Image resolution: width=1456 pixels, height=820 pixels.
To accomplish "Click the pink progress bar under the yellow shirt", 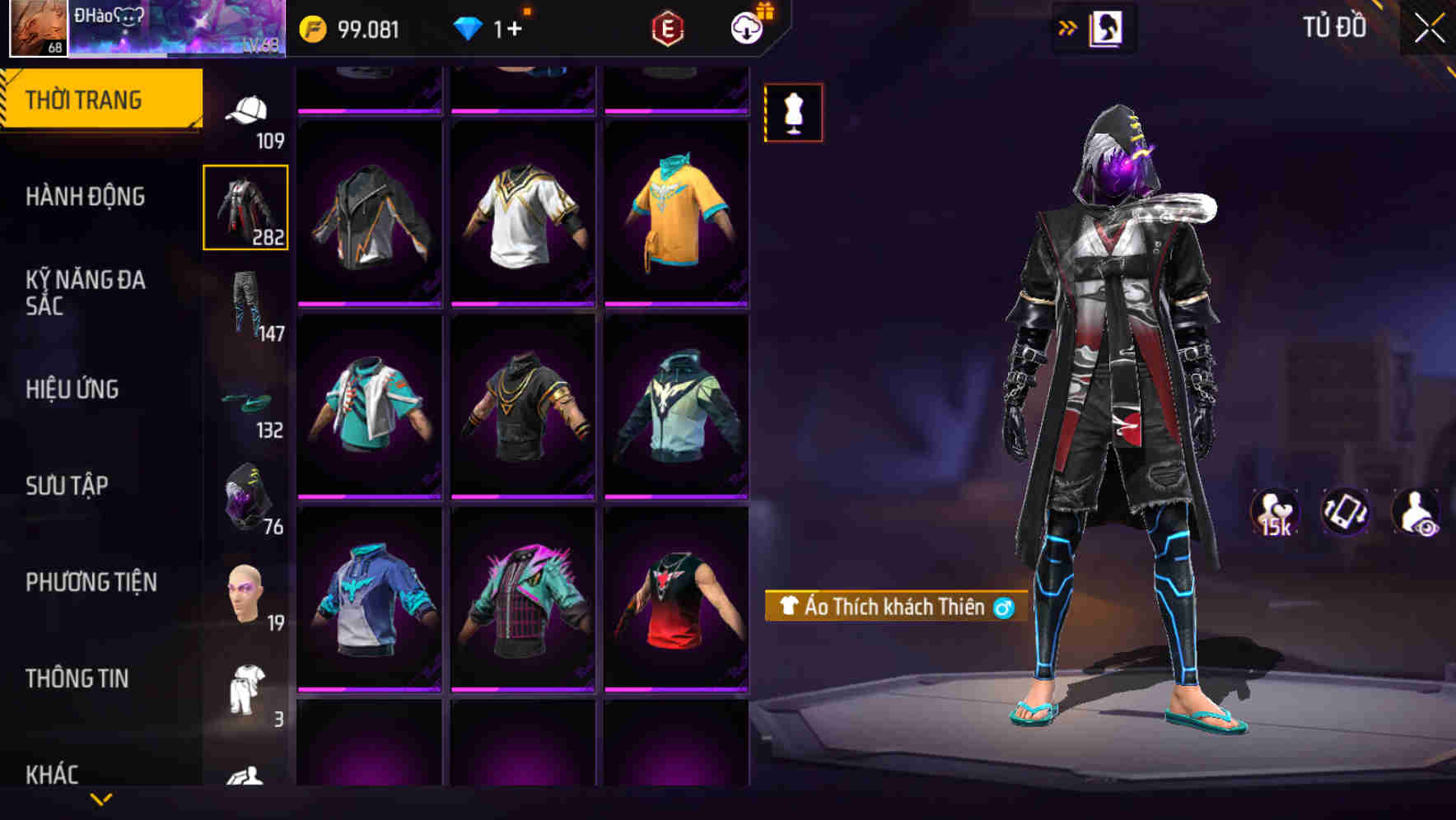I will tap(677, 304).
